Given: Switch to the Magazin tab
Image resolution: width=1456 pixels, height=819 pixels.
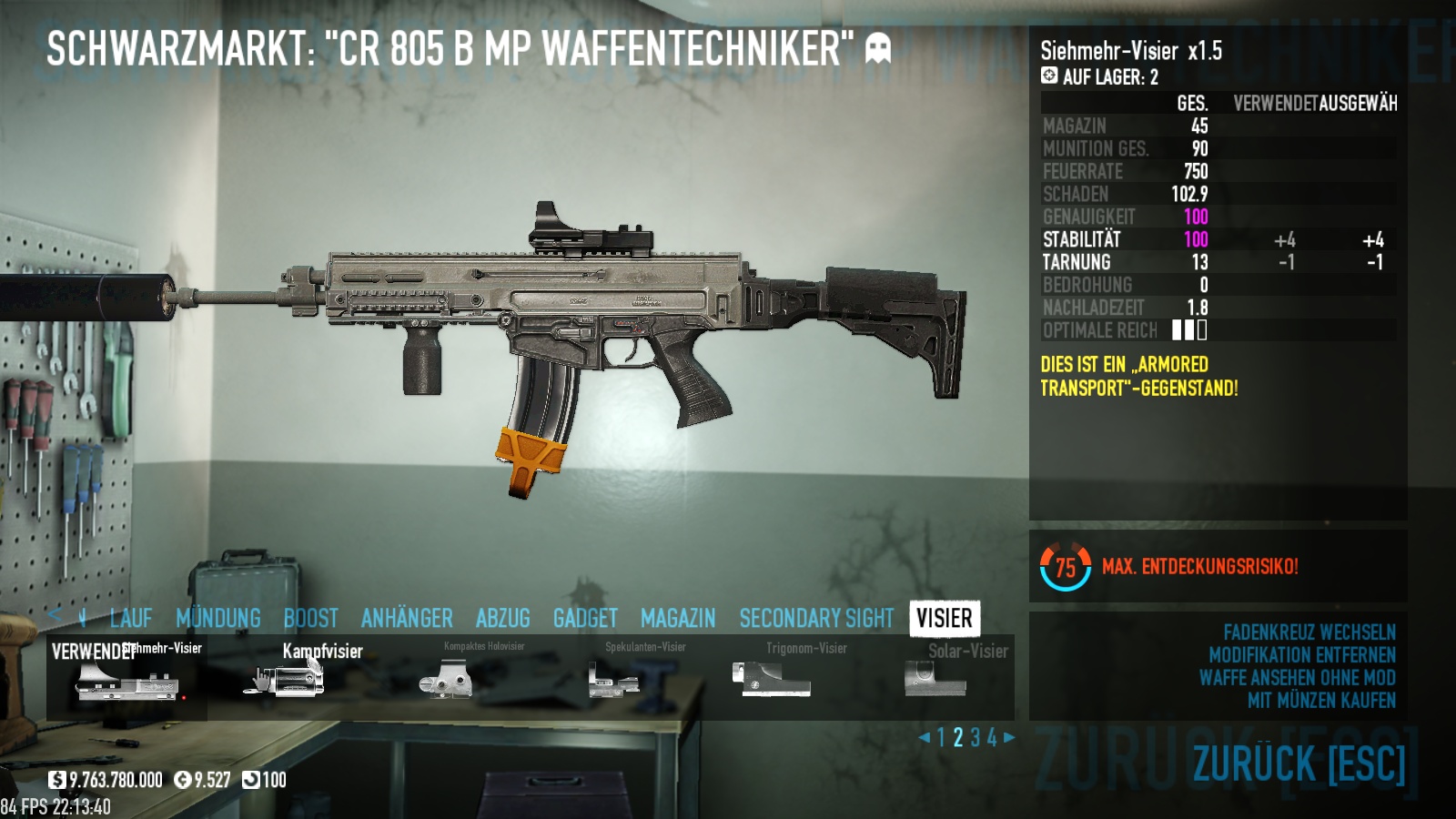Looking at the screenshot, I should coord(678,619).
